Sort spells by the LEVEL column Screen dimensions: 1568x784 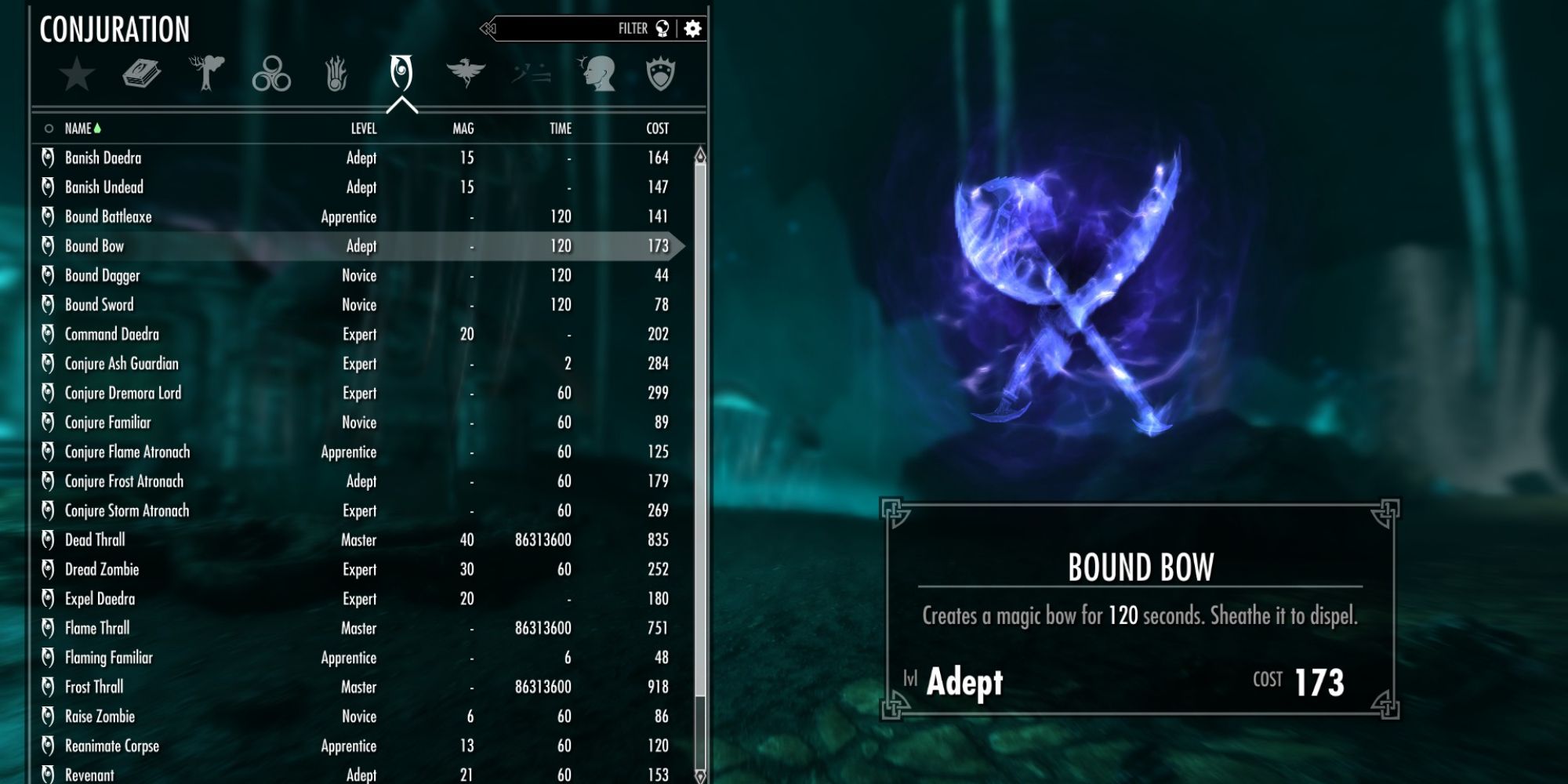click(x=363, y=129)
